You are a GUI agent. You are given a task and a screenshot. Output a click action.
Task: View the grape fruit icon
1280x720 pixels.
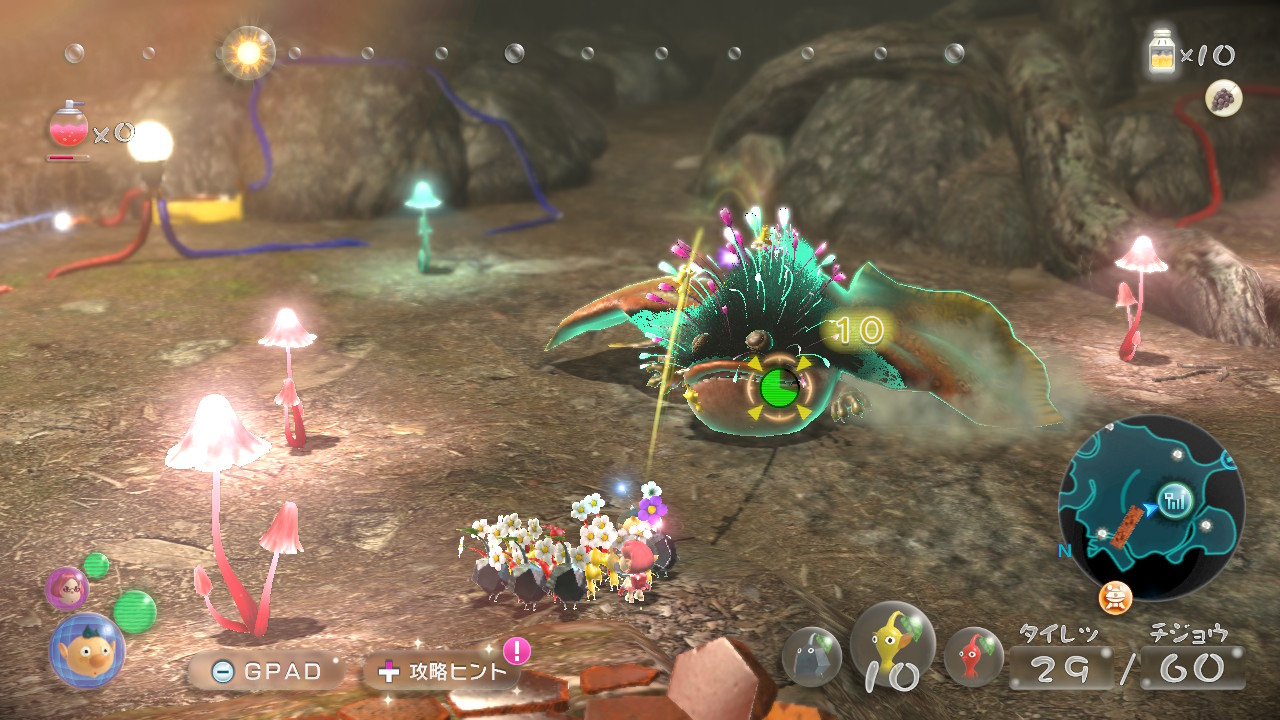[1223, 98]
